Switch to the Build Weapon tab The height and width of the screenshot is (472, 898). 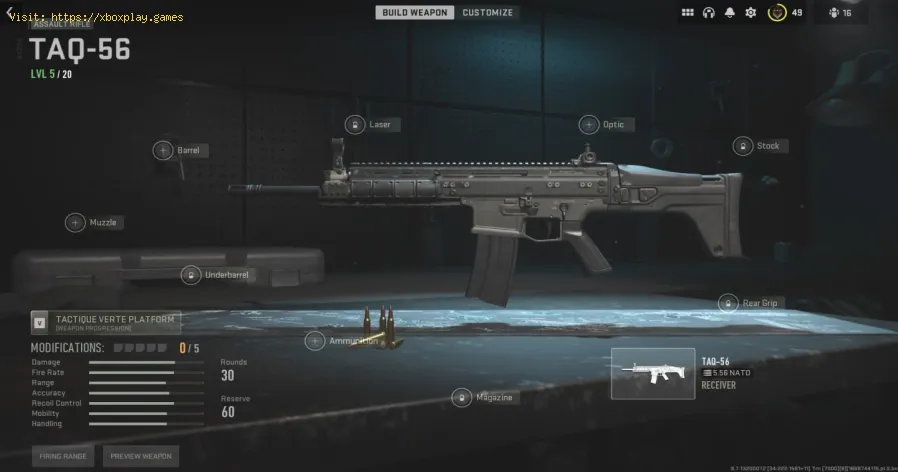coord(415,12)
